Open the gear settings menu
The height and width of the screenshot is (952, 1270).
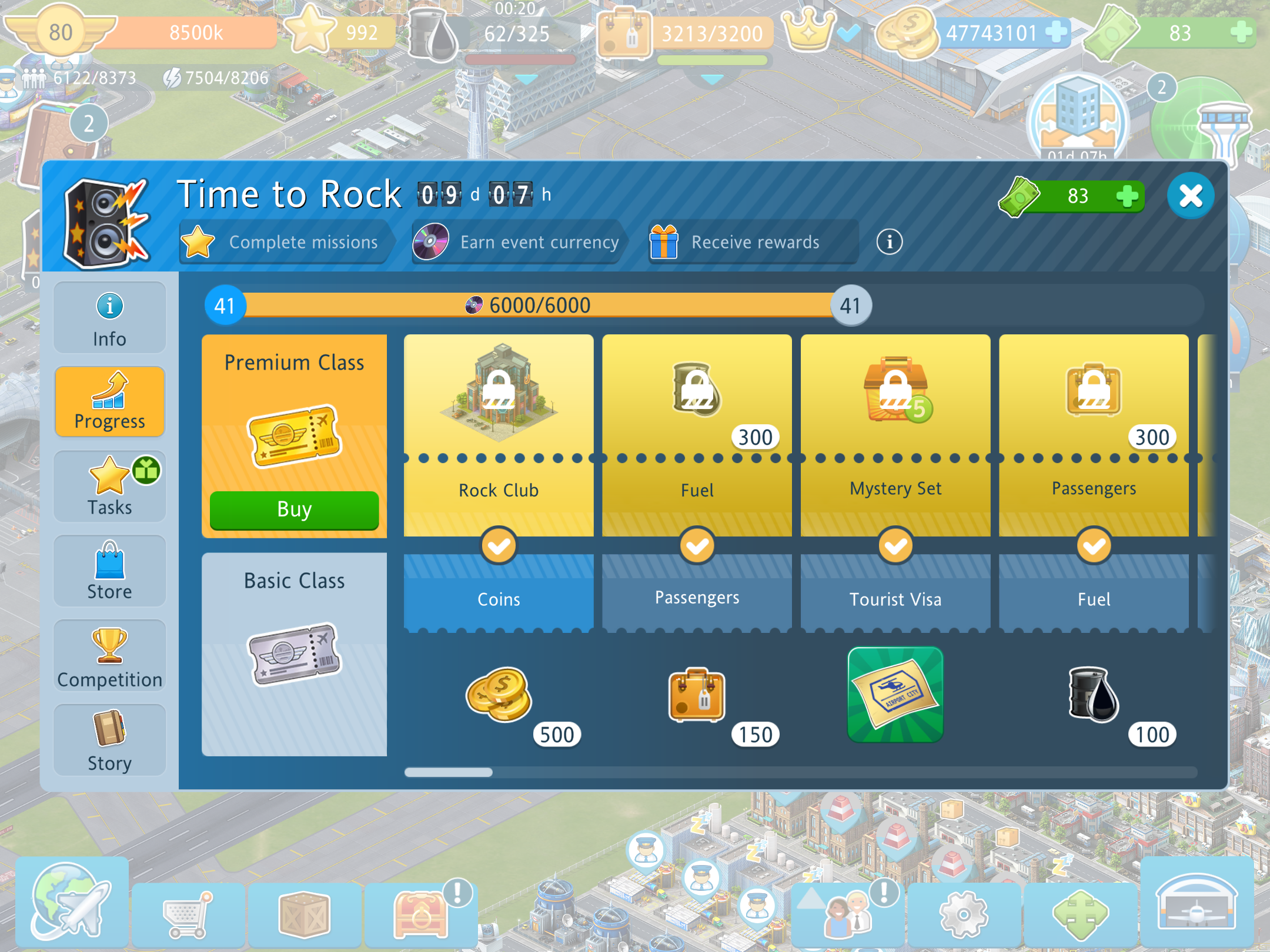tap(963, 914)
